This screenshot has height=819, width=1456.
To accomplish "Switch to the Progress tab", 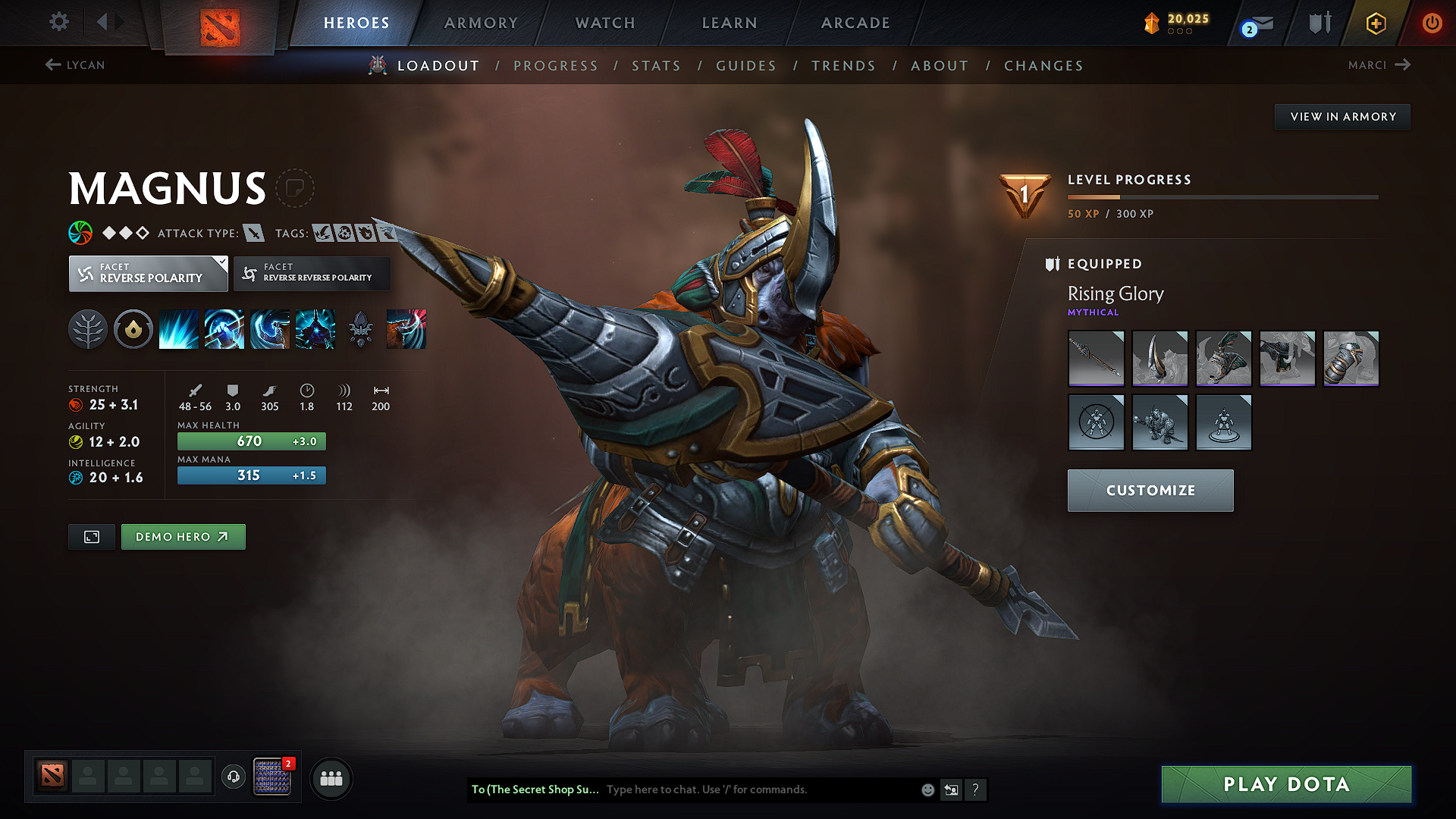I will coord(556,66).
